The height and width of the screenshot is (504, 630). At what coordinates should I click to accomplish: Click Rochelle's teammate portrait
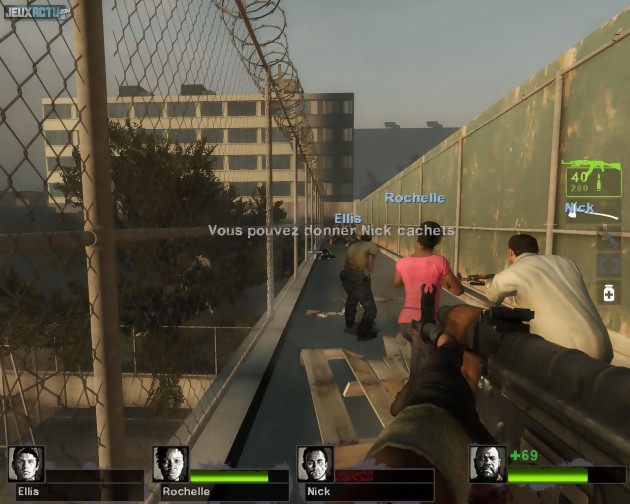(x=171, y=464)
